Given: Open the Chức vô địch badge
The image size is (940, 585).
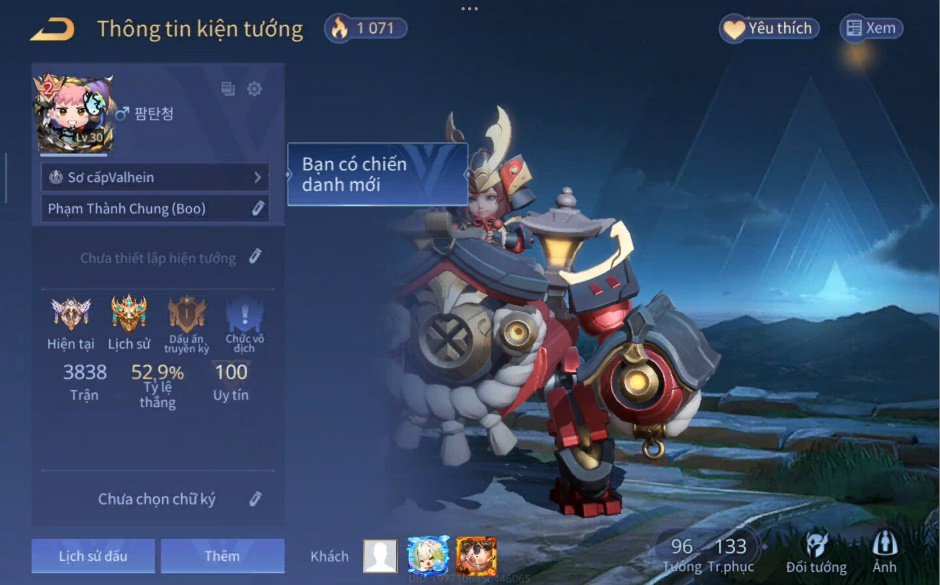Looking at the screenshot, I should click(244, 316).
